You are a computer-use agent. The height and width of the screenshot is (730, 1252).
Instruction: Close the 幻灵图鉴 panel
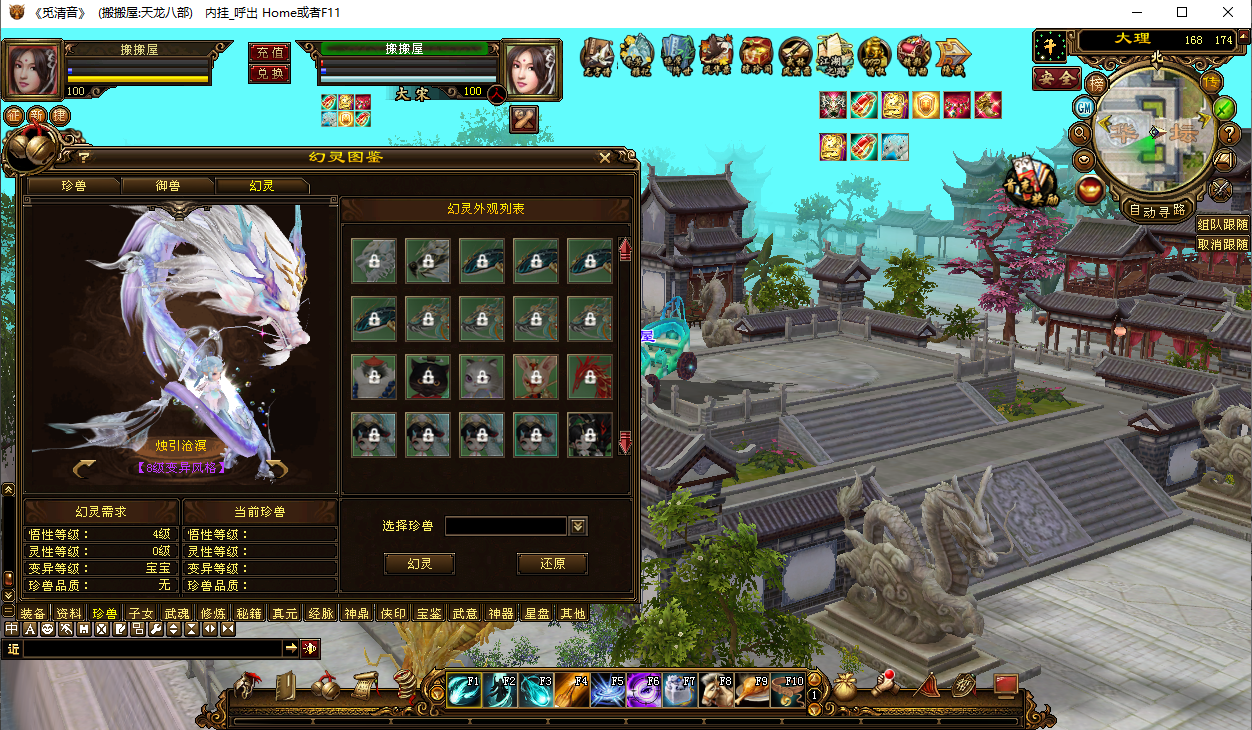point(605,158)
